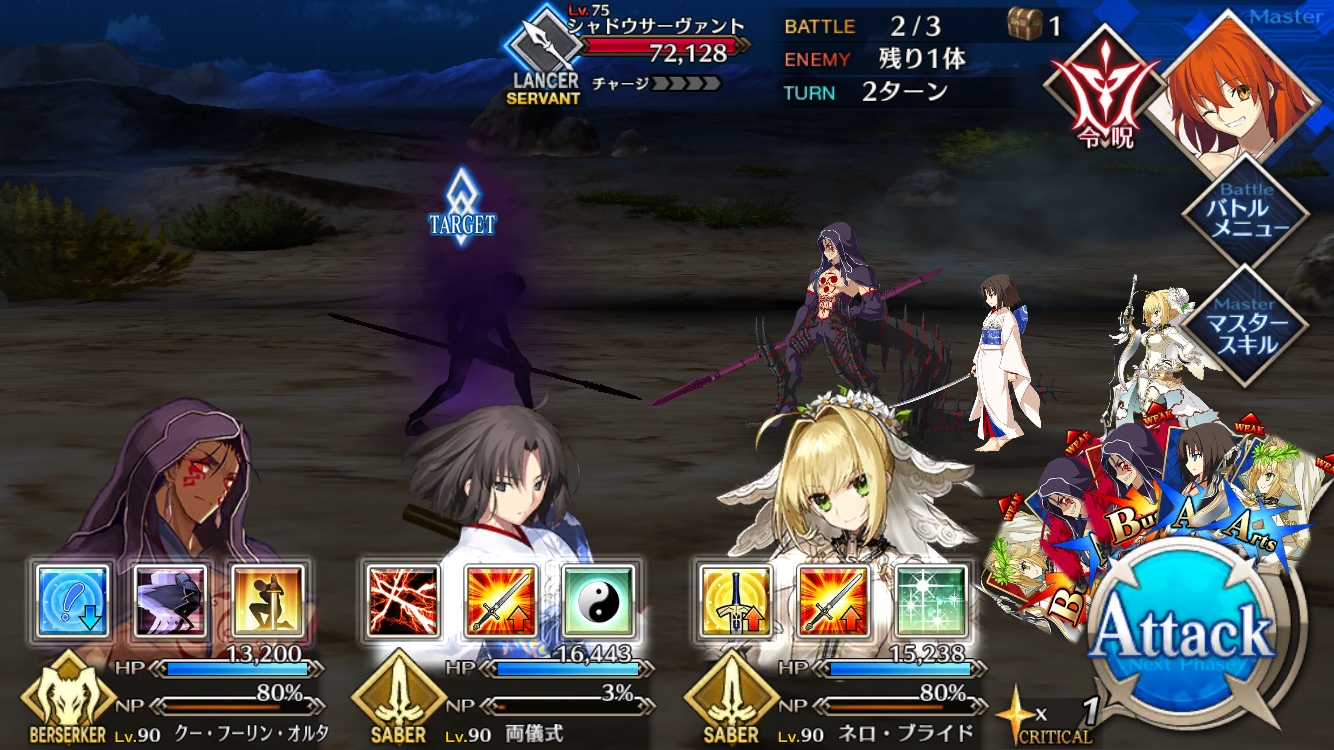The height and width of the screenshot is (750, 1334).
Task: Use Cu Alter's dark winged beast skill
Action: tap(171, 601)
